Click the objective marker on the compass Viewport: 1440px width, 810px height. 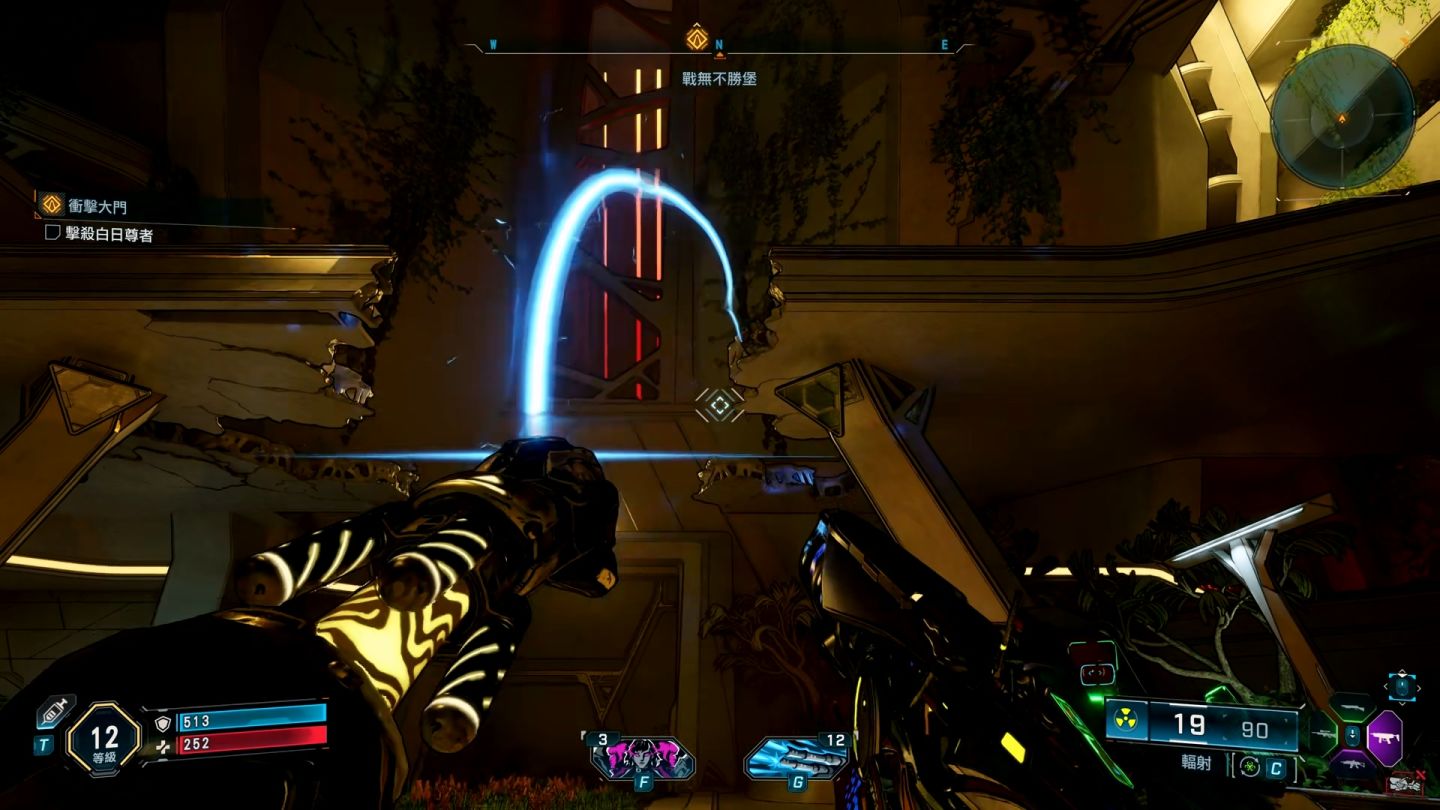[697, 40]
